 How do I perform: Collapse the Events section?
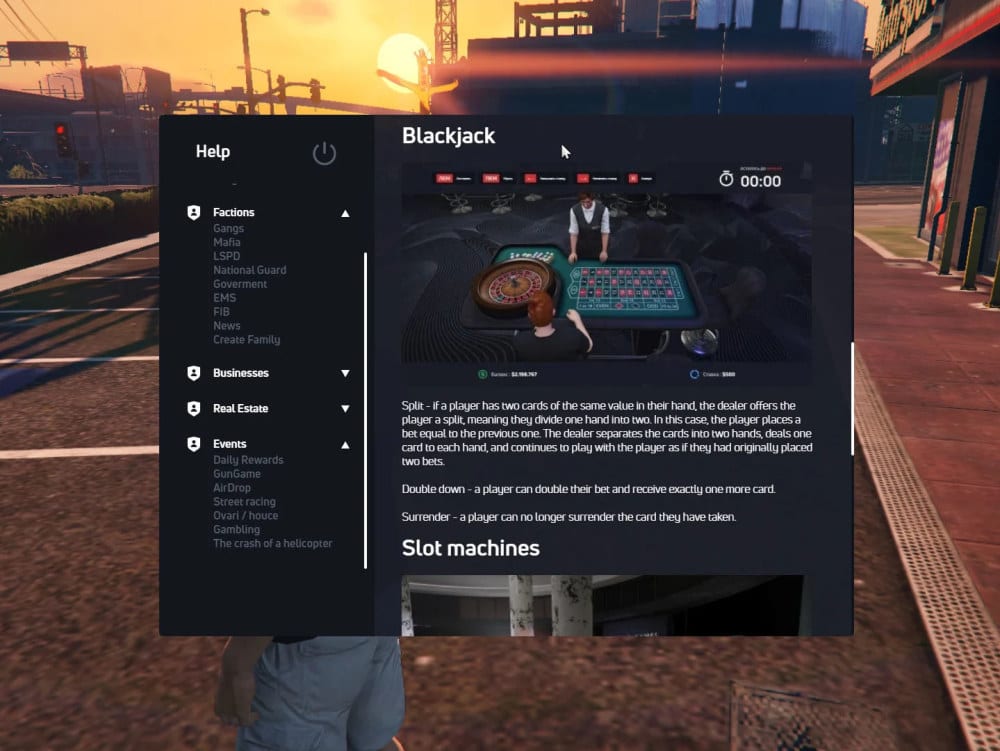click(x=345, y=444)
